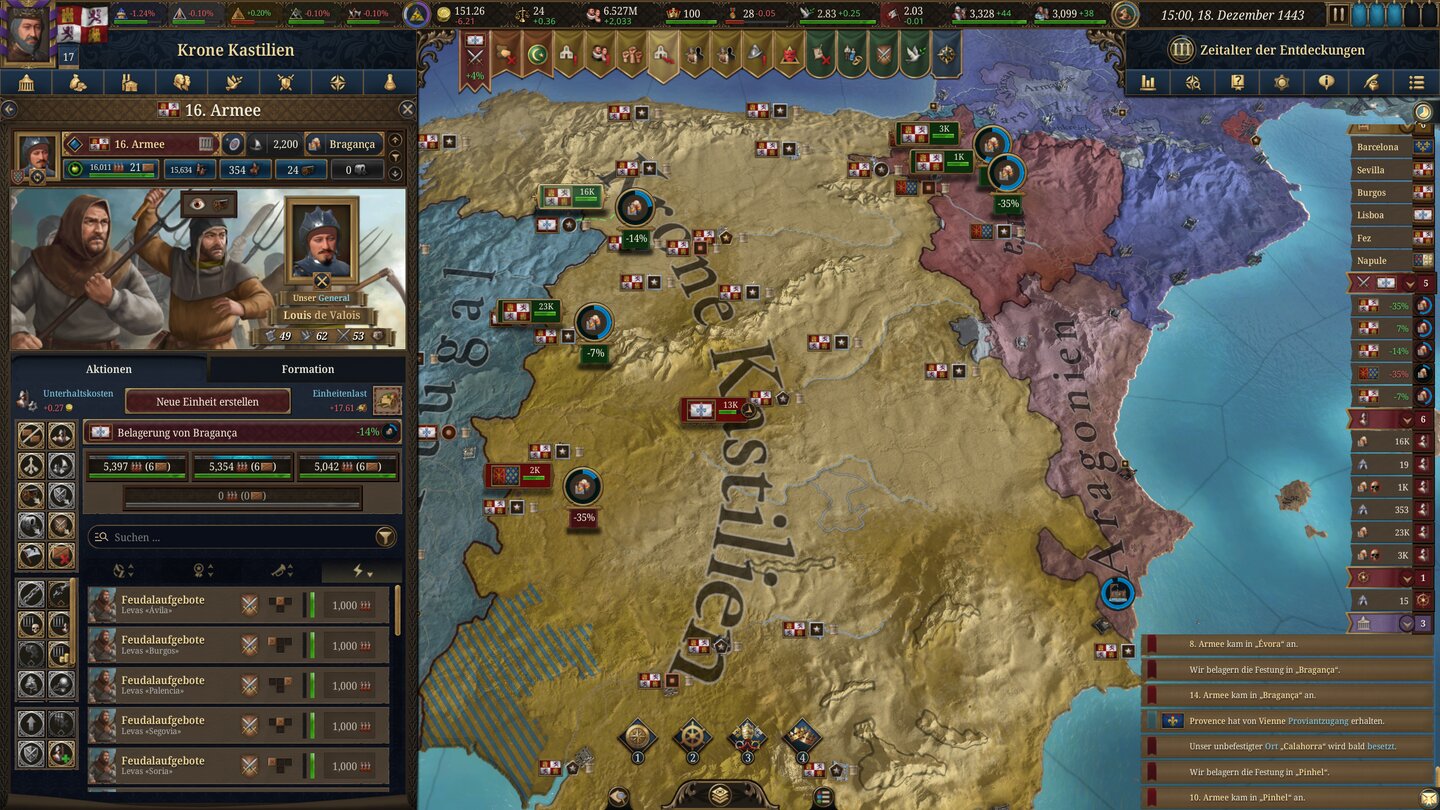The height and width of the screenshot is (810, 1440).
Task: Open the military panel with crossed-swords icon
Action: (285, 82)
